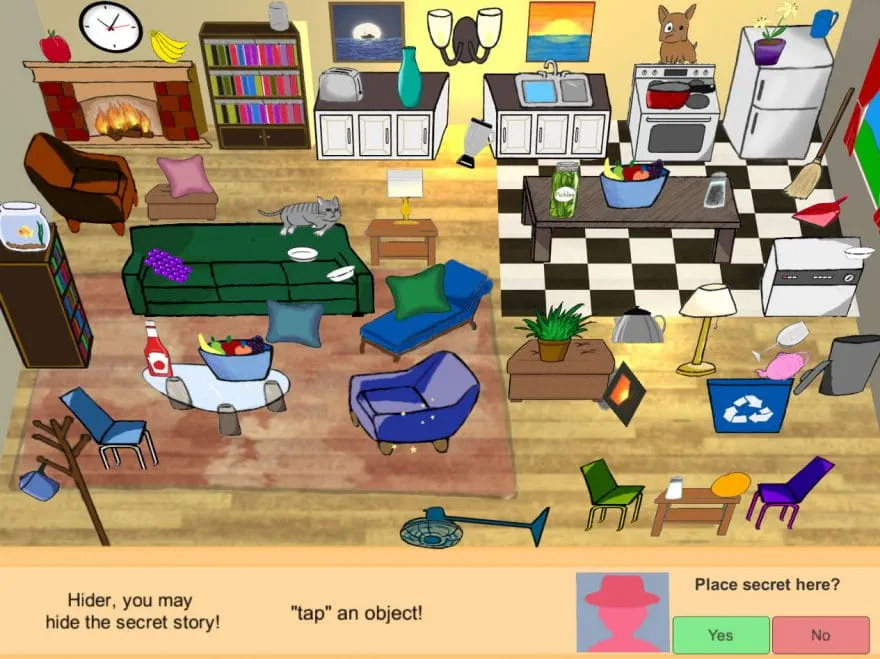Pick the gray cat on the sofa
This screenshot has height=659, width=880.
(304, 214)
